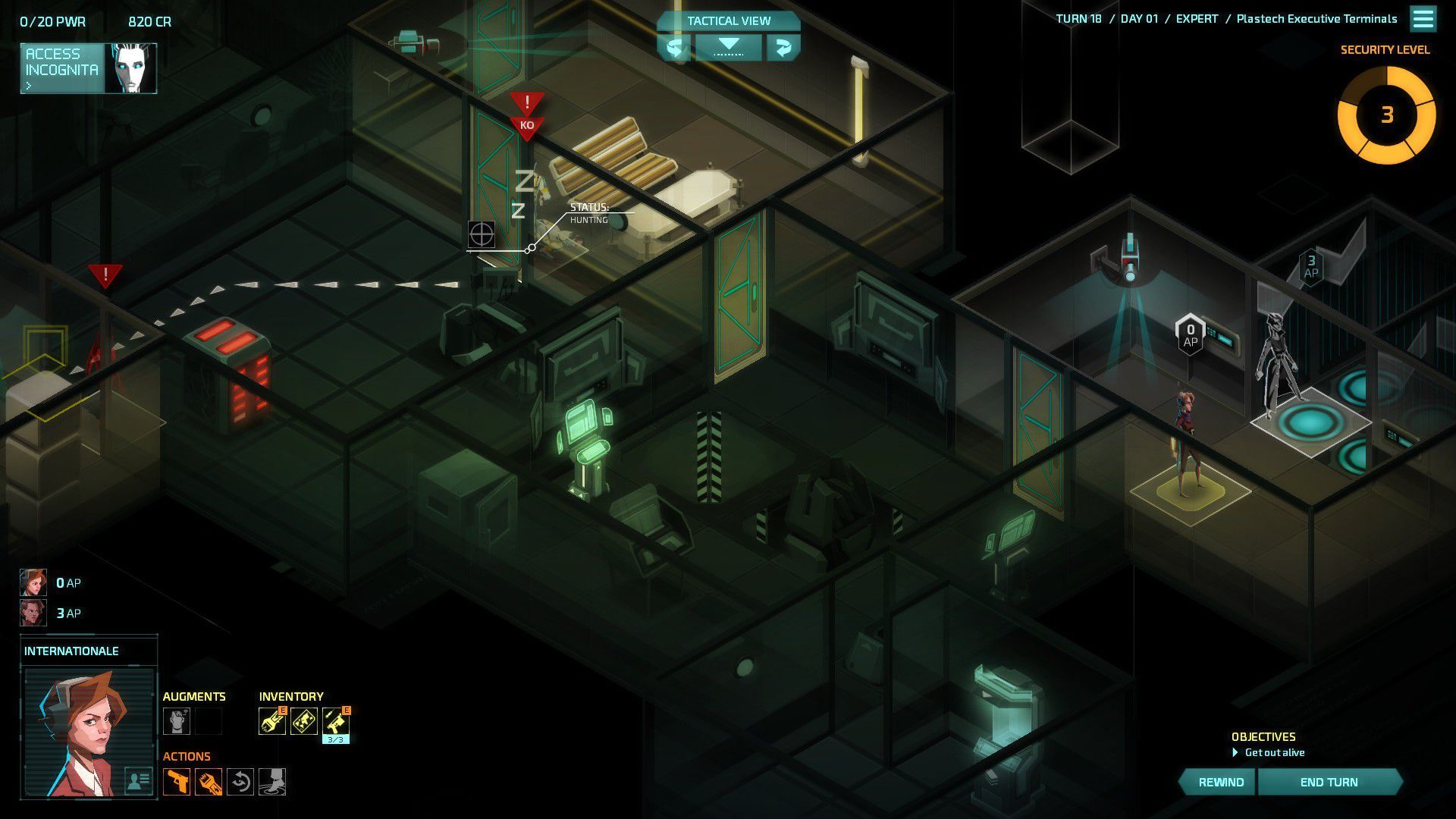Click the Security Level alarm tracker ring

tap(1386, 115)
